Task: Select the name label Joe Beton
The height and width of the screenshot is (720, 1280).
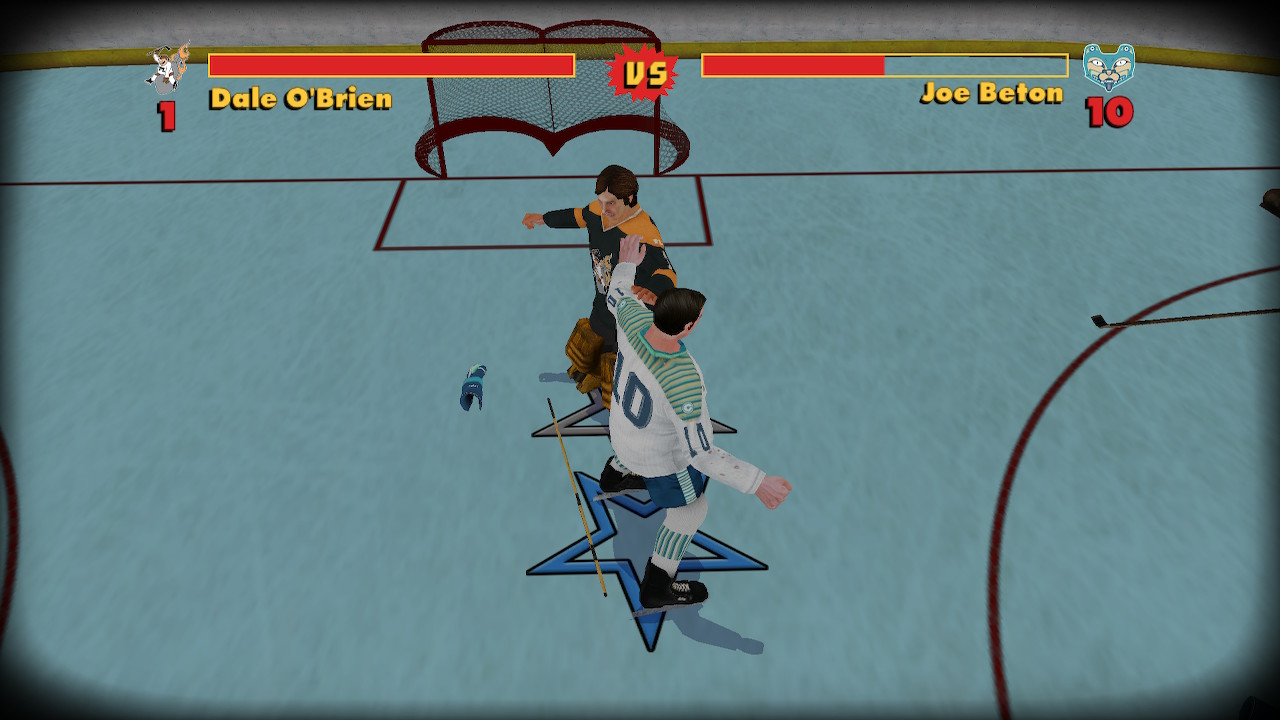Action: click(994, 94)
